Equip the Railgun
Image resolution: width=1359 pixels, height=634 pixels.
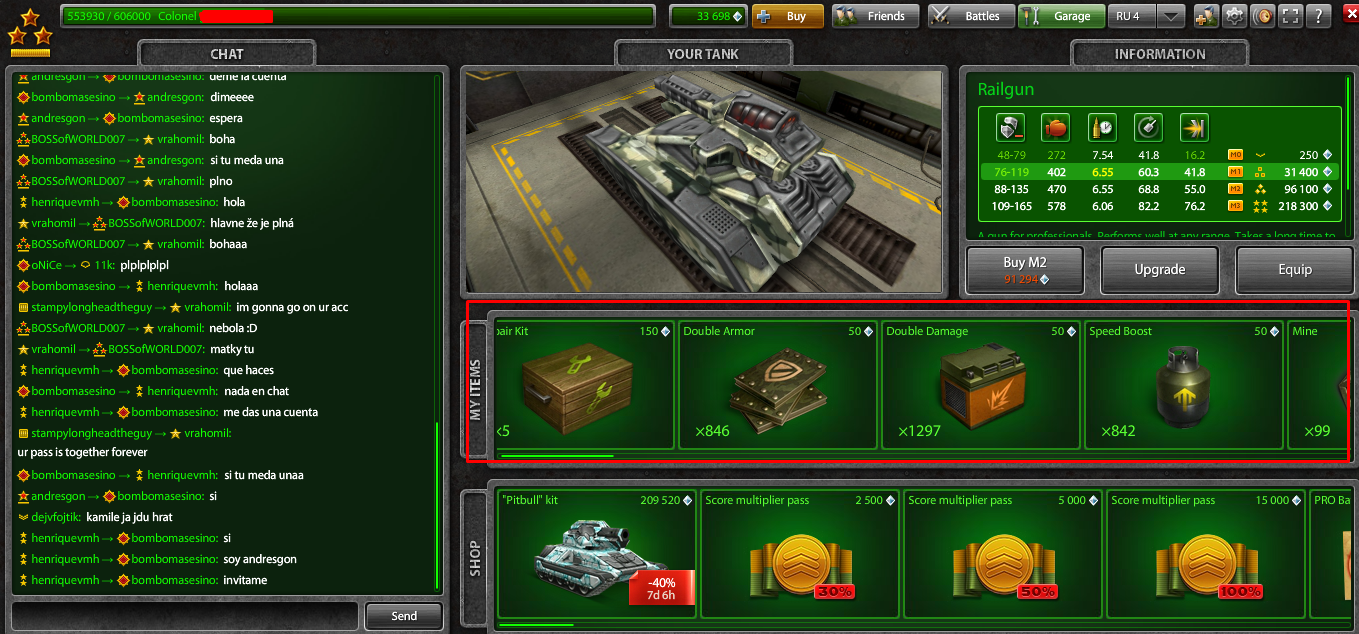click(x=1294, y=270)
